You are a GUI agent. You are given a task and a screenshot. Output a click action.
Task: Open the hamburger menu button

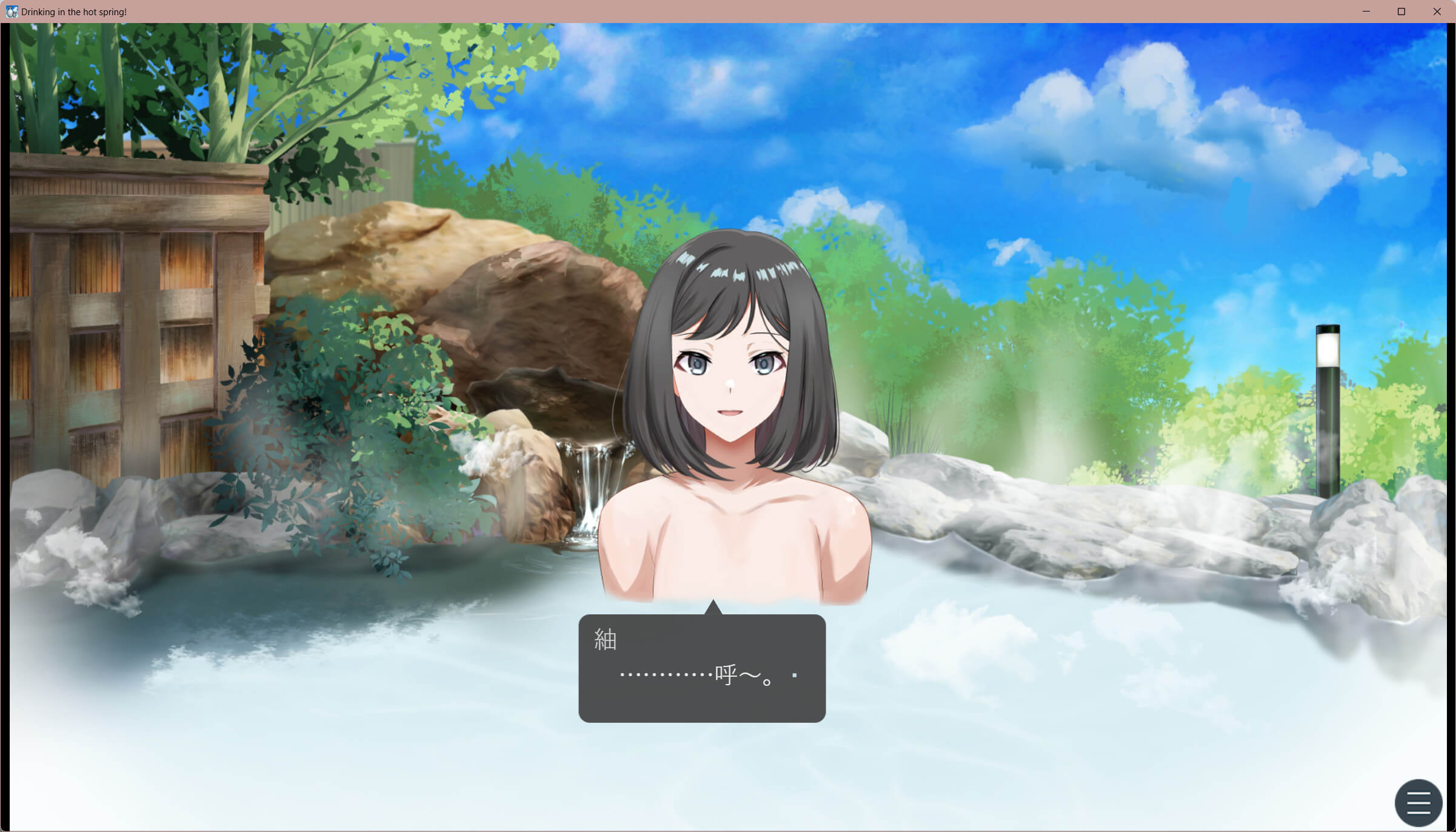(1418, 802)
